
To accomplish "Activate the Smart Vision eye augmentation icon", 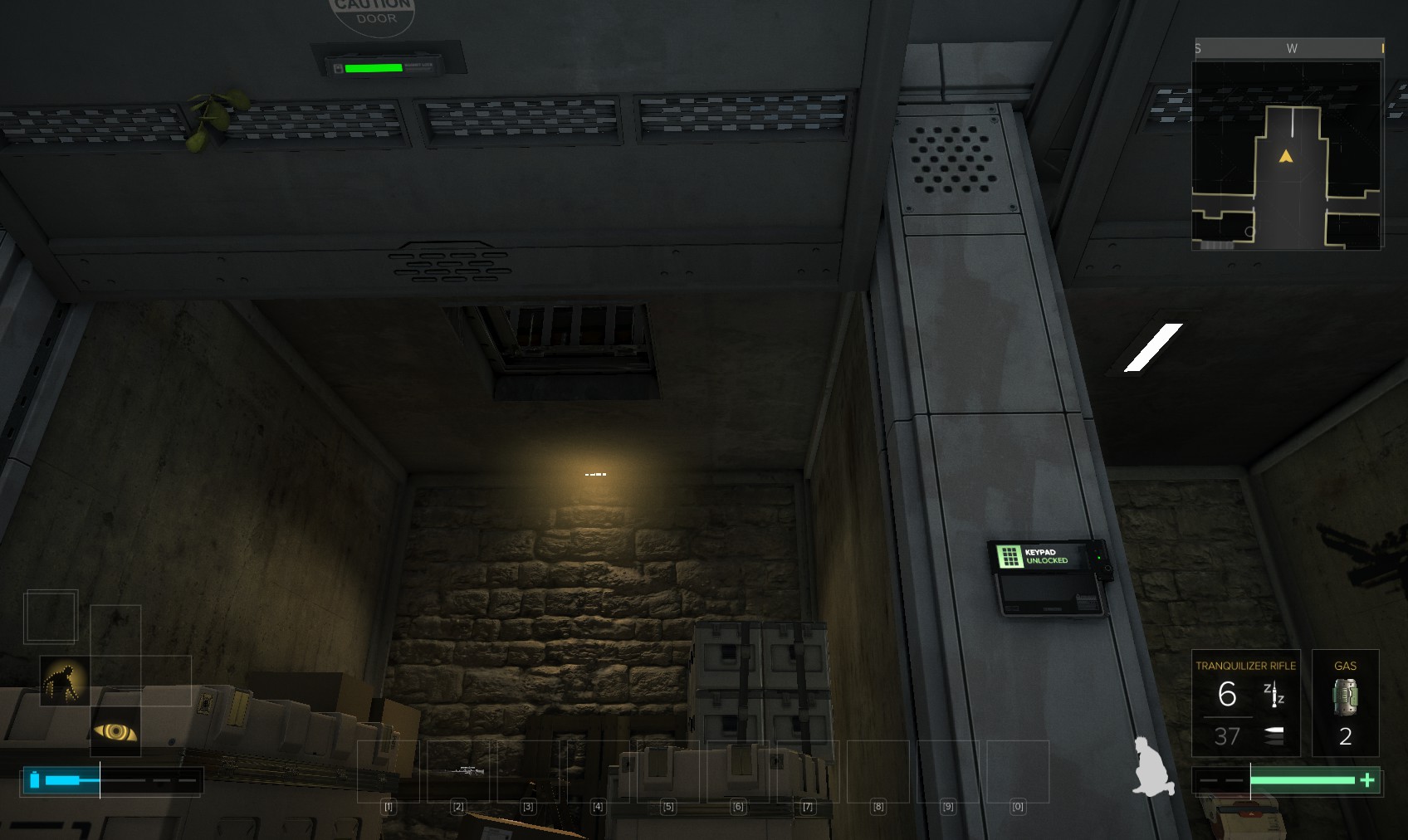I will [115, 731].
